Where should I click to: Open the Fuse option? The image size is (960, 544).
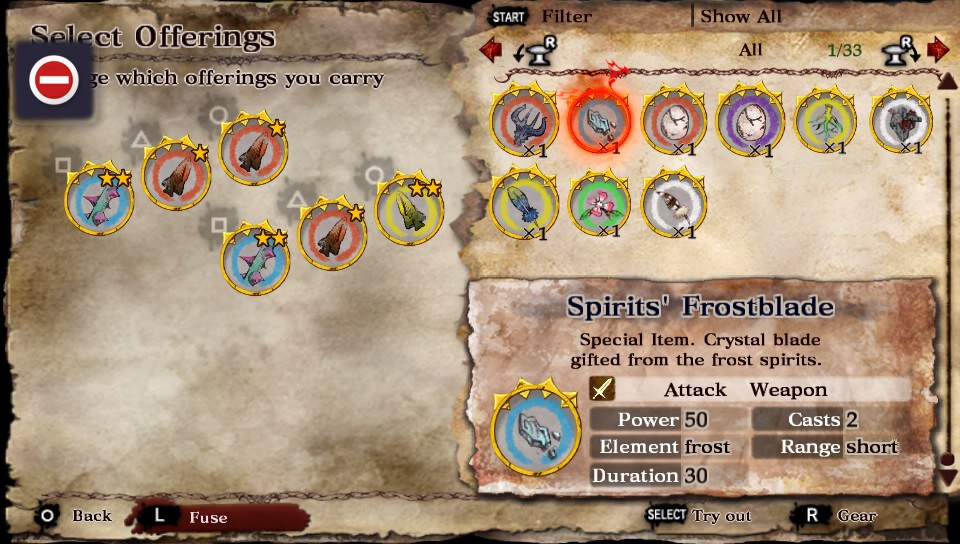click(x=208, y=517)
